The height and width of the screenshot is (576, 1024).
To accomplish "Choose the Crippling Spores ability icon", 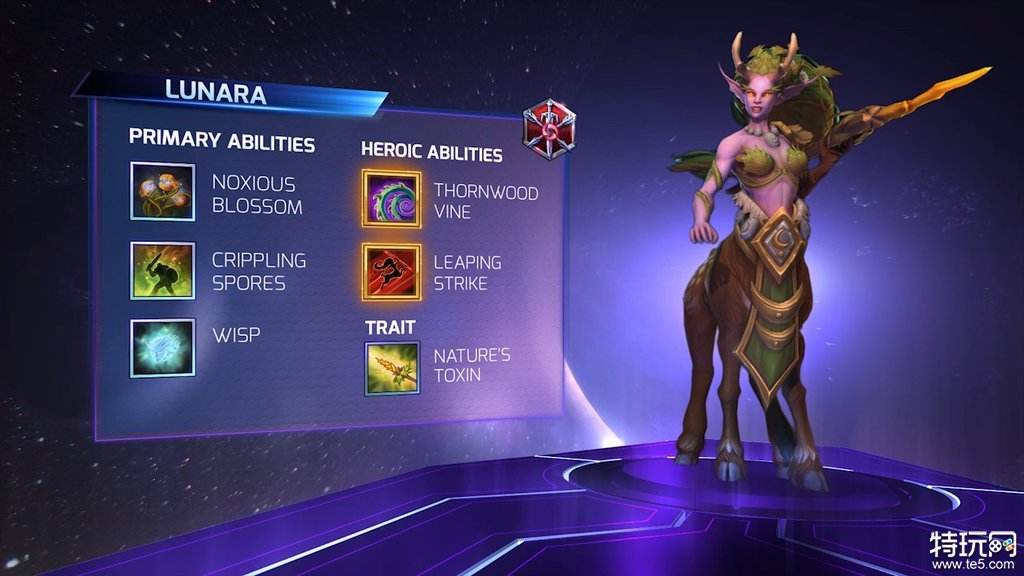I will [x=162, y=270].
